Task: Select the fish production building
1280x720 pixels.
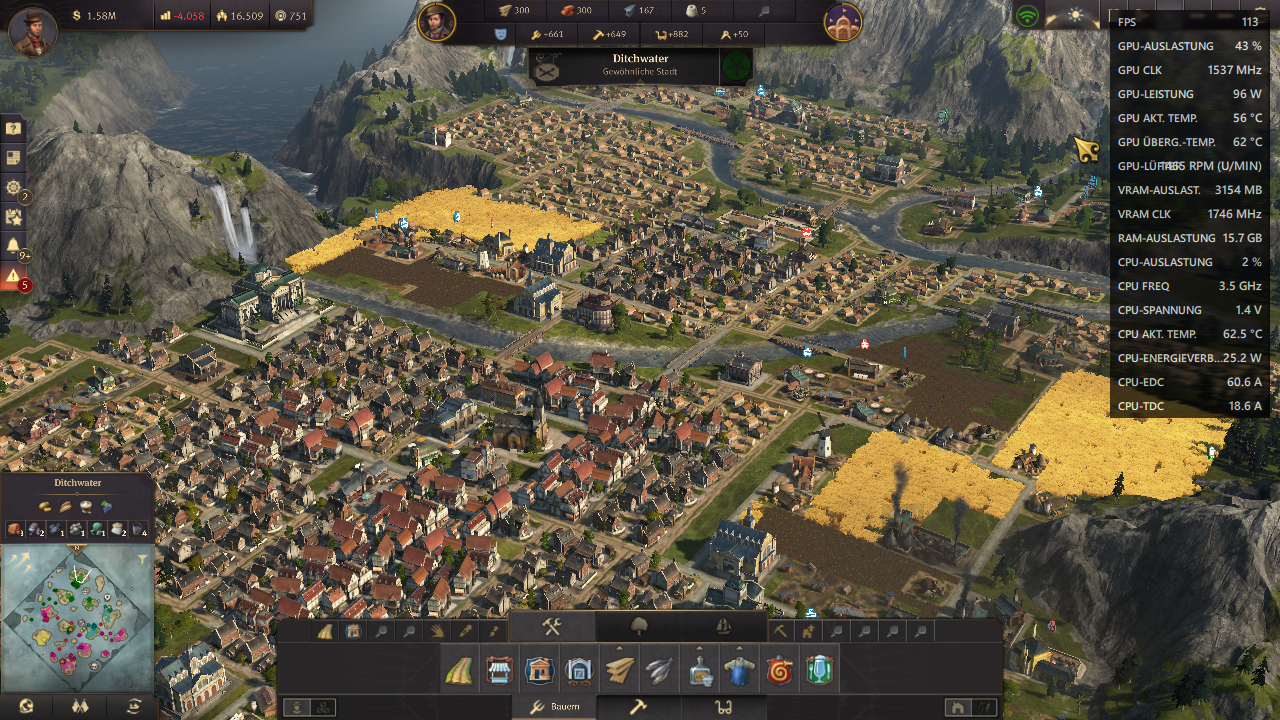Action: (659, 671)
